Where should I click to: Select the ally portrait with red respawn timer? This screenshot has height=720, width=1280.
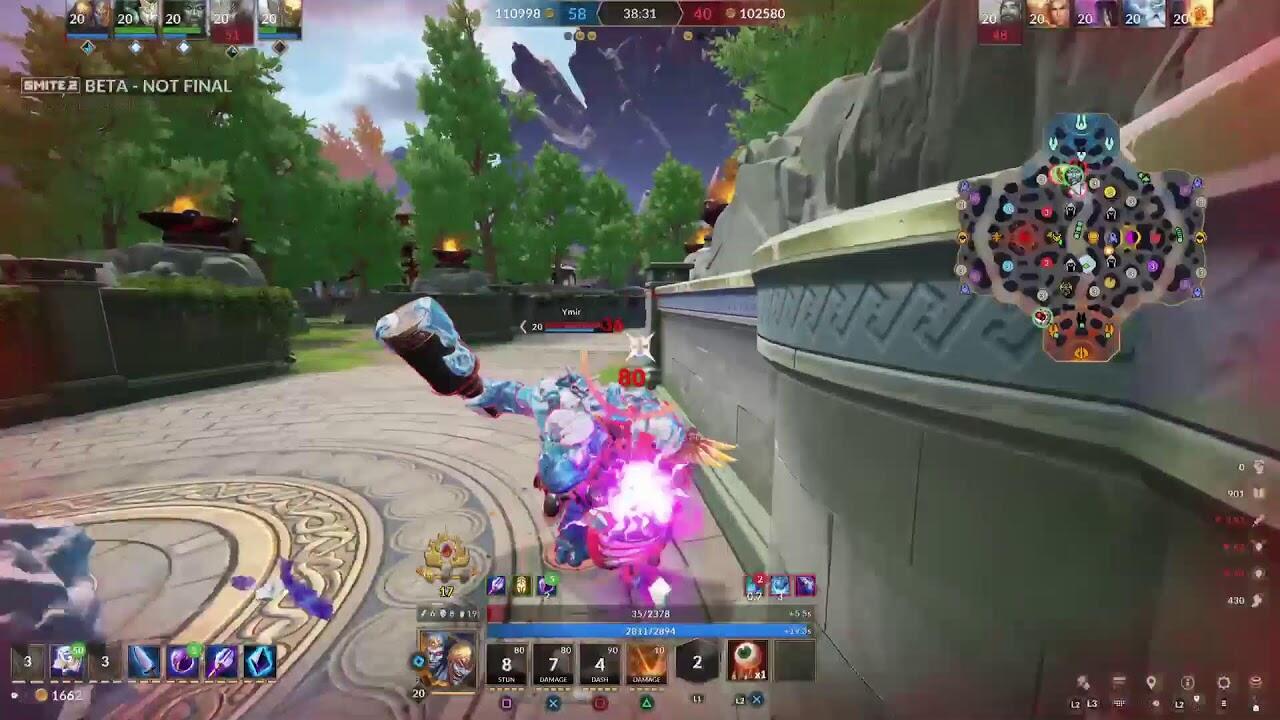[230, 20]
